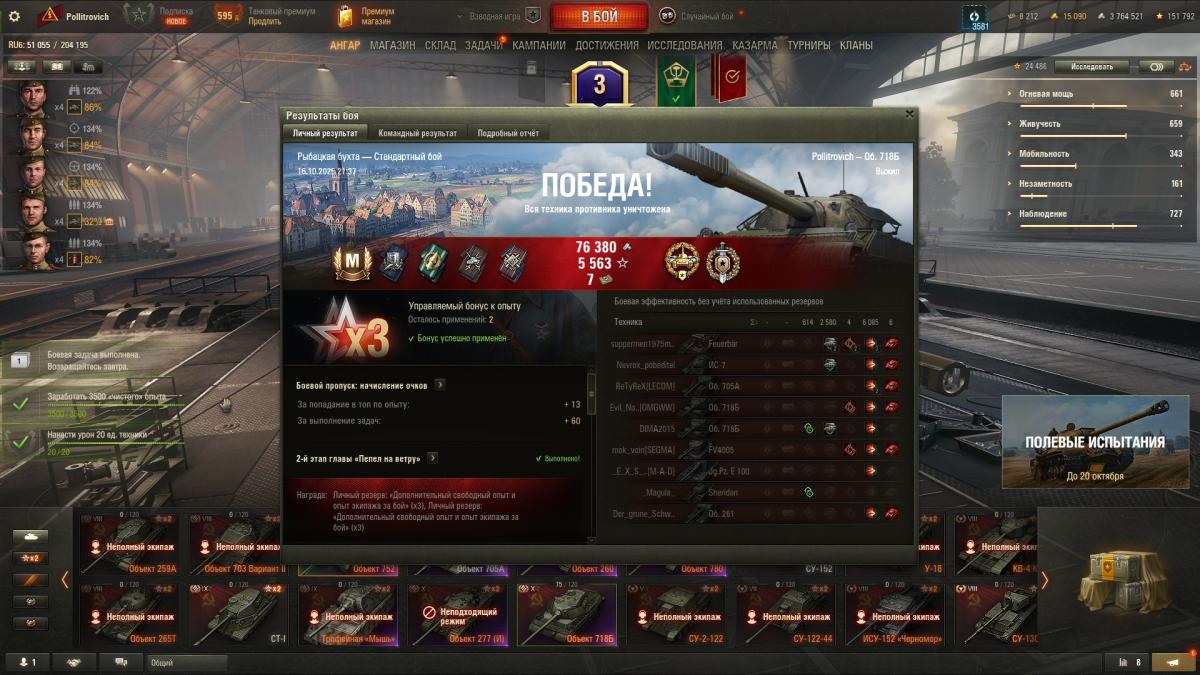The image size is (1200, 675).
Task: Go to the КАЗАРМА screen
Action: point(755,45)
